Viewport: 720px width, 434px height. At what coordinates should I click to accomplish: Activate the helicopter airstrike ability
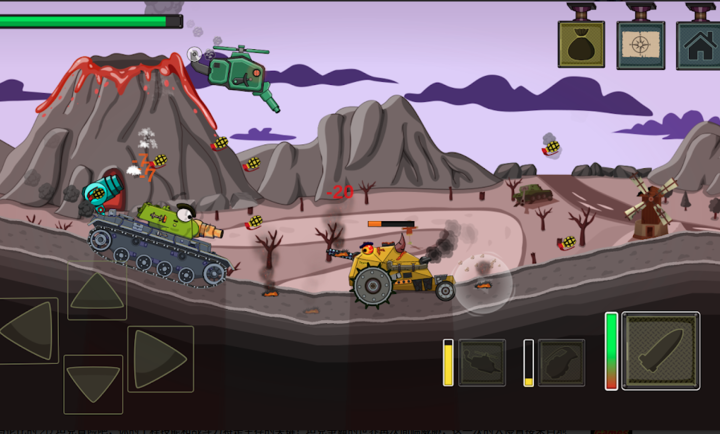pyautogui.click(x=482, y=362)
